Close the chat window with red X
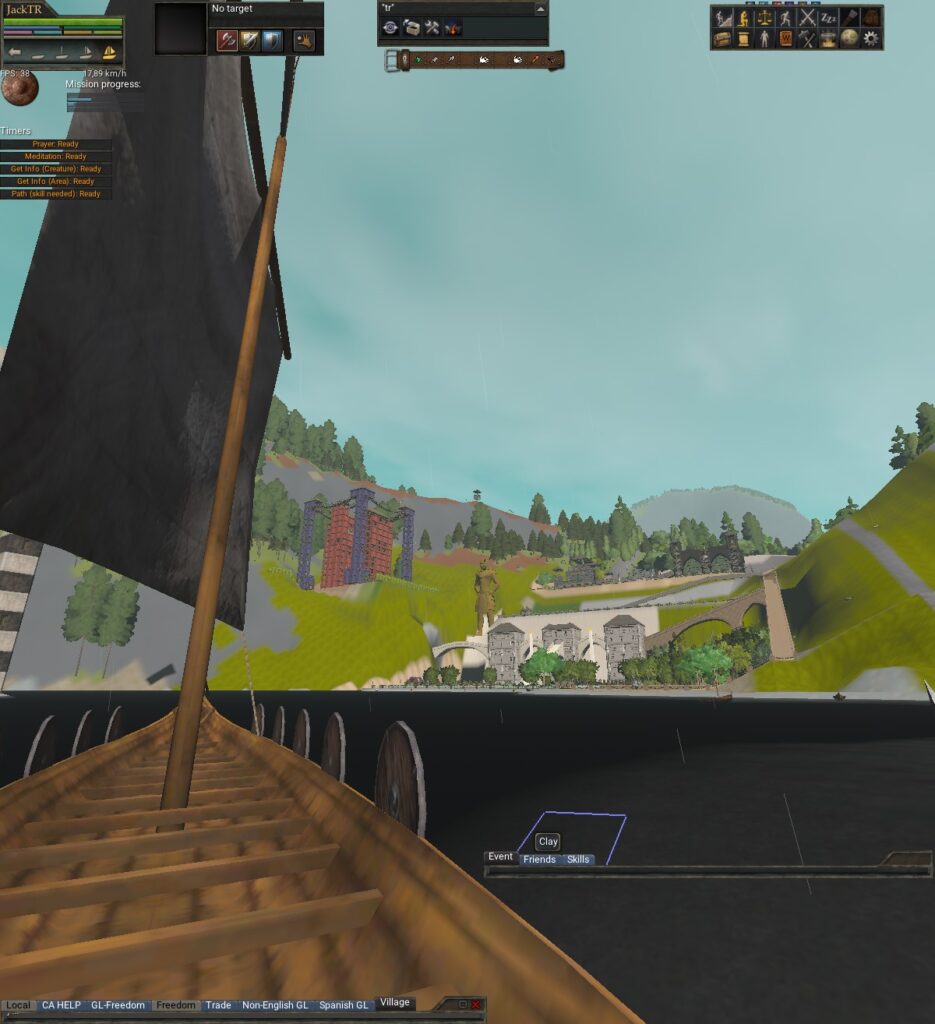 point(476,1004)
